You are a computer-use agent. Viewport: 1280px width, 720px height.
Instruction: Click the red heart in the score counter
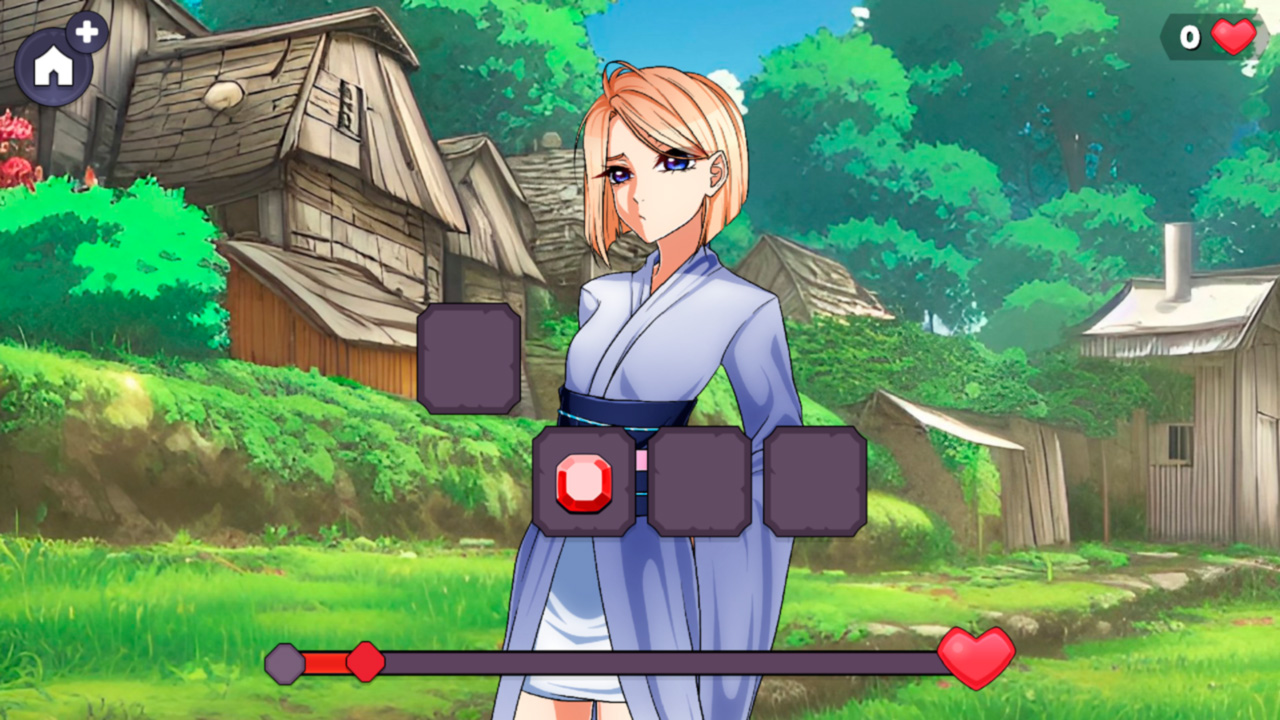[x=1231, y=38]
